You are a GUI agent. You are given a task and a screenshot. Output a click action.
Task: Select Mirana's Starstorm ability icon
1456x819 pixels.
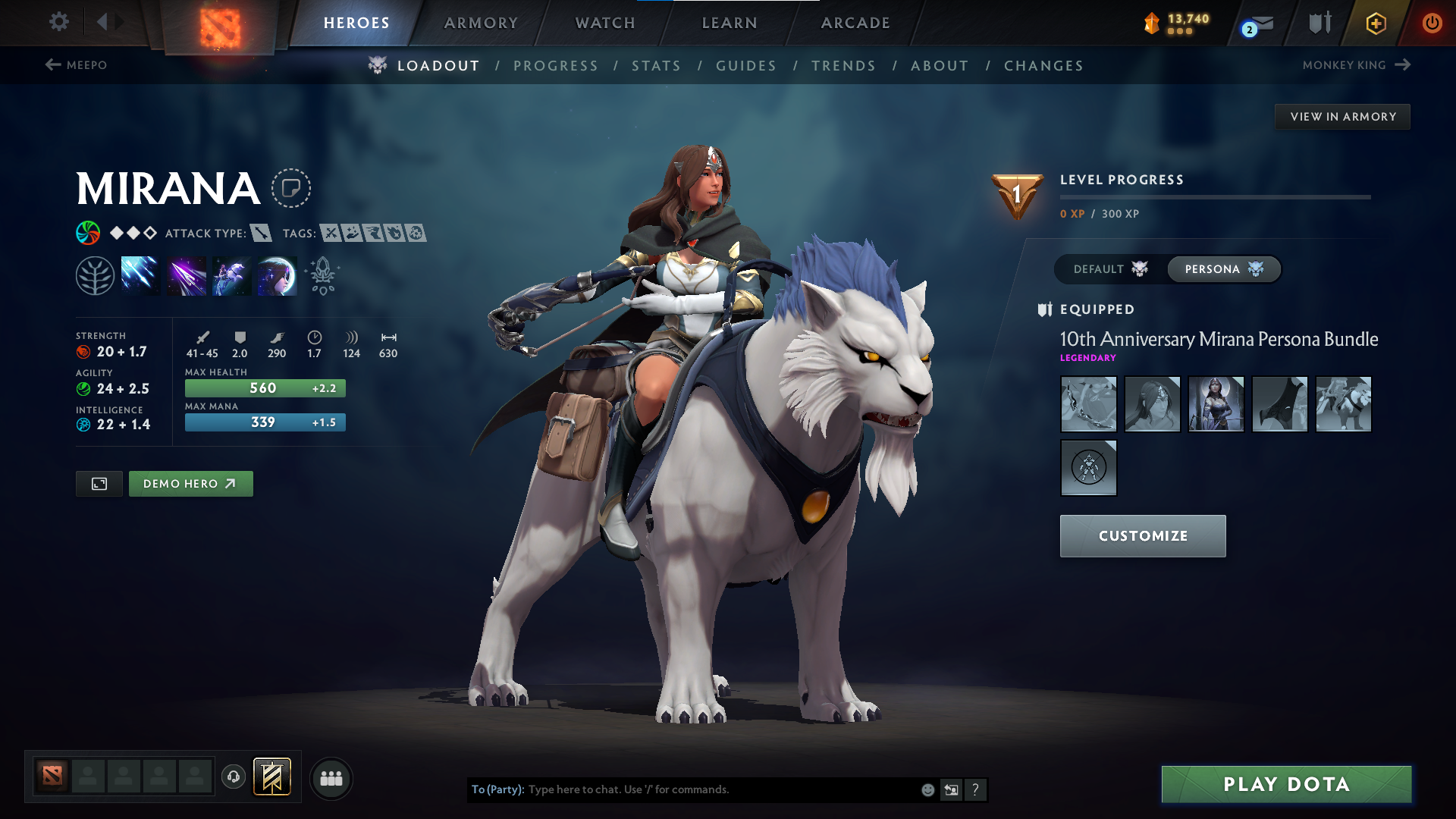click(140, 275)
